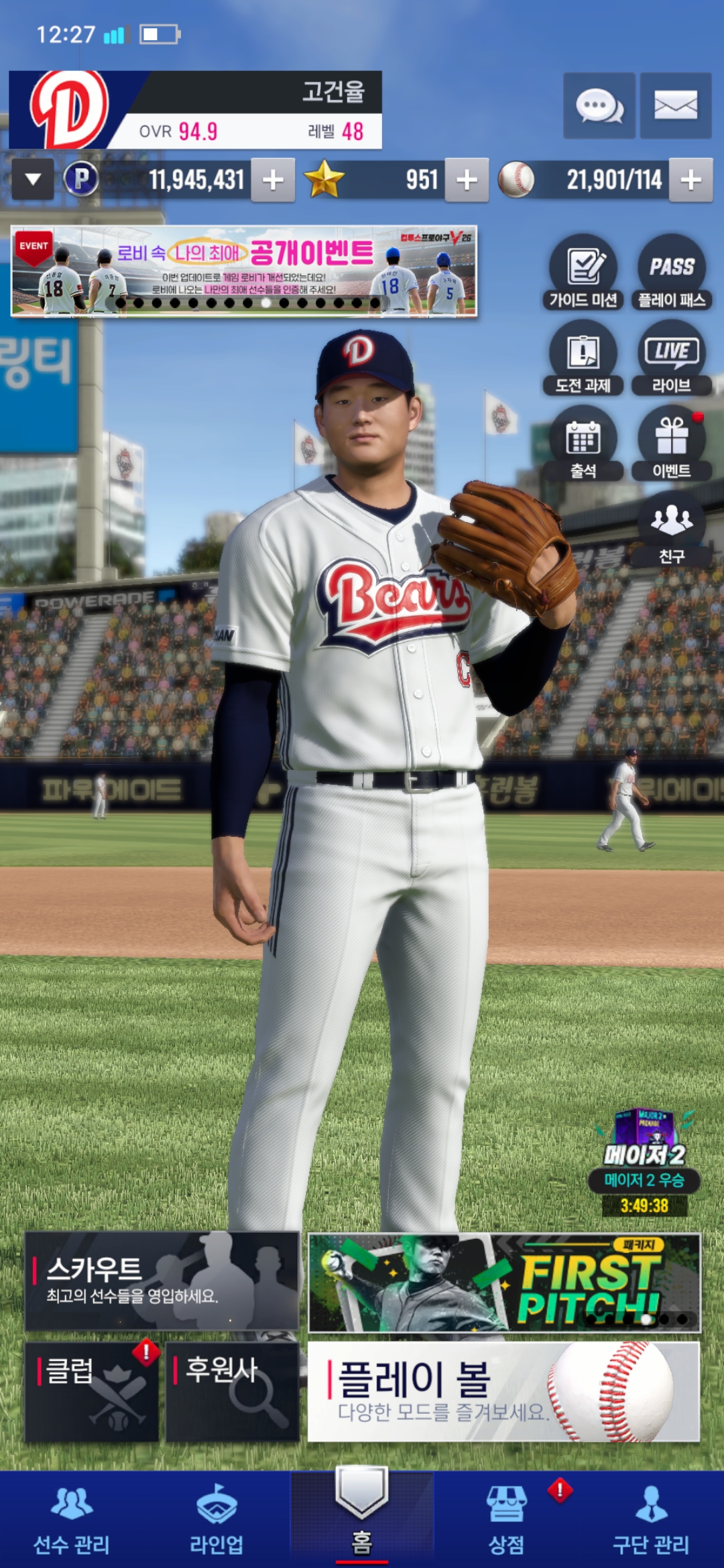Image resolution: width=724 pixels, height=1568 pixels.
Task: Open the mailbox envelope icon
Action: [675, 106]
